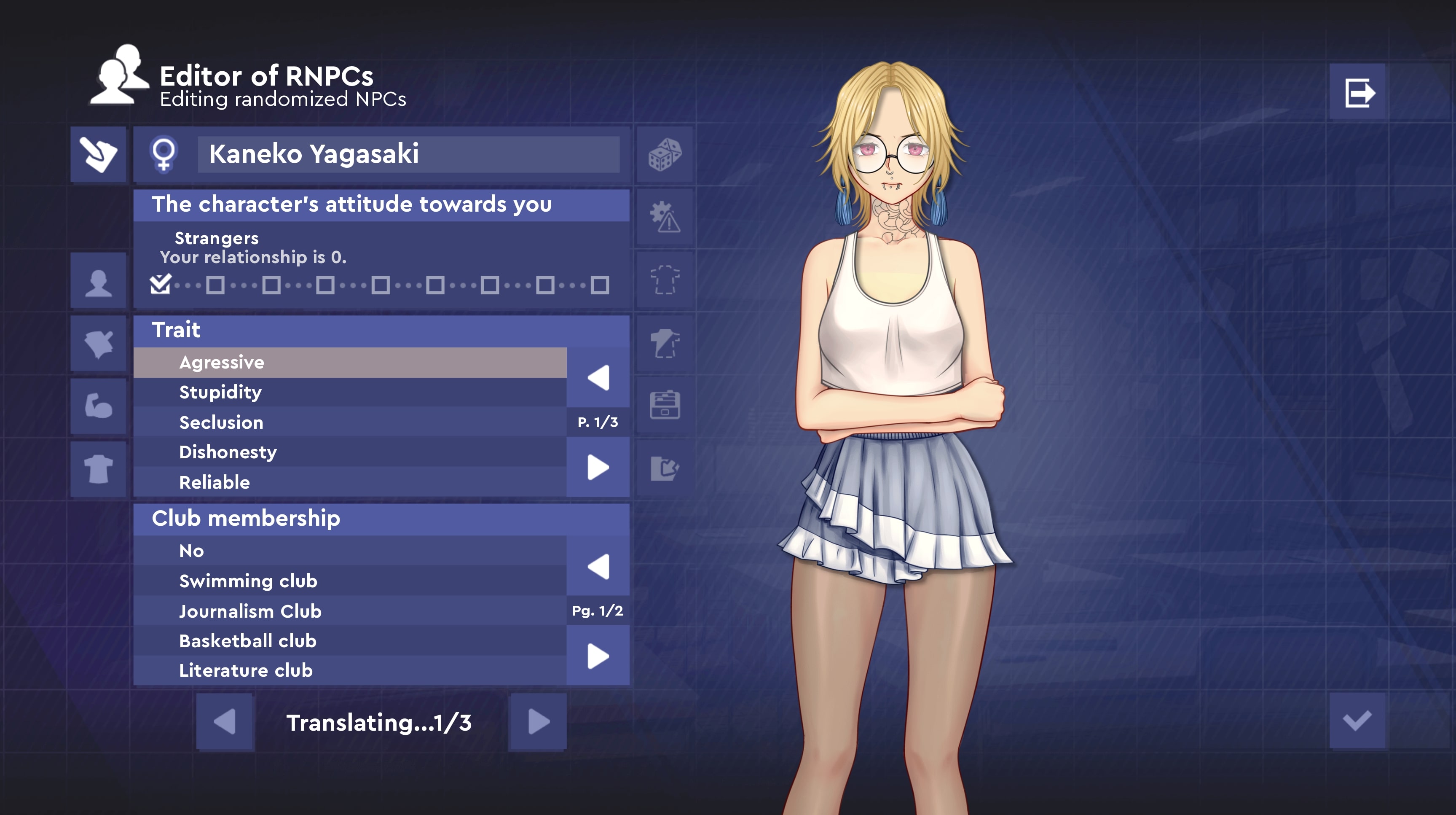
Task: Switch to the shirt clothing tab
Action: pyautogui.click(x=98, y=469)
